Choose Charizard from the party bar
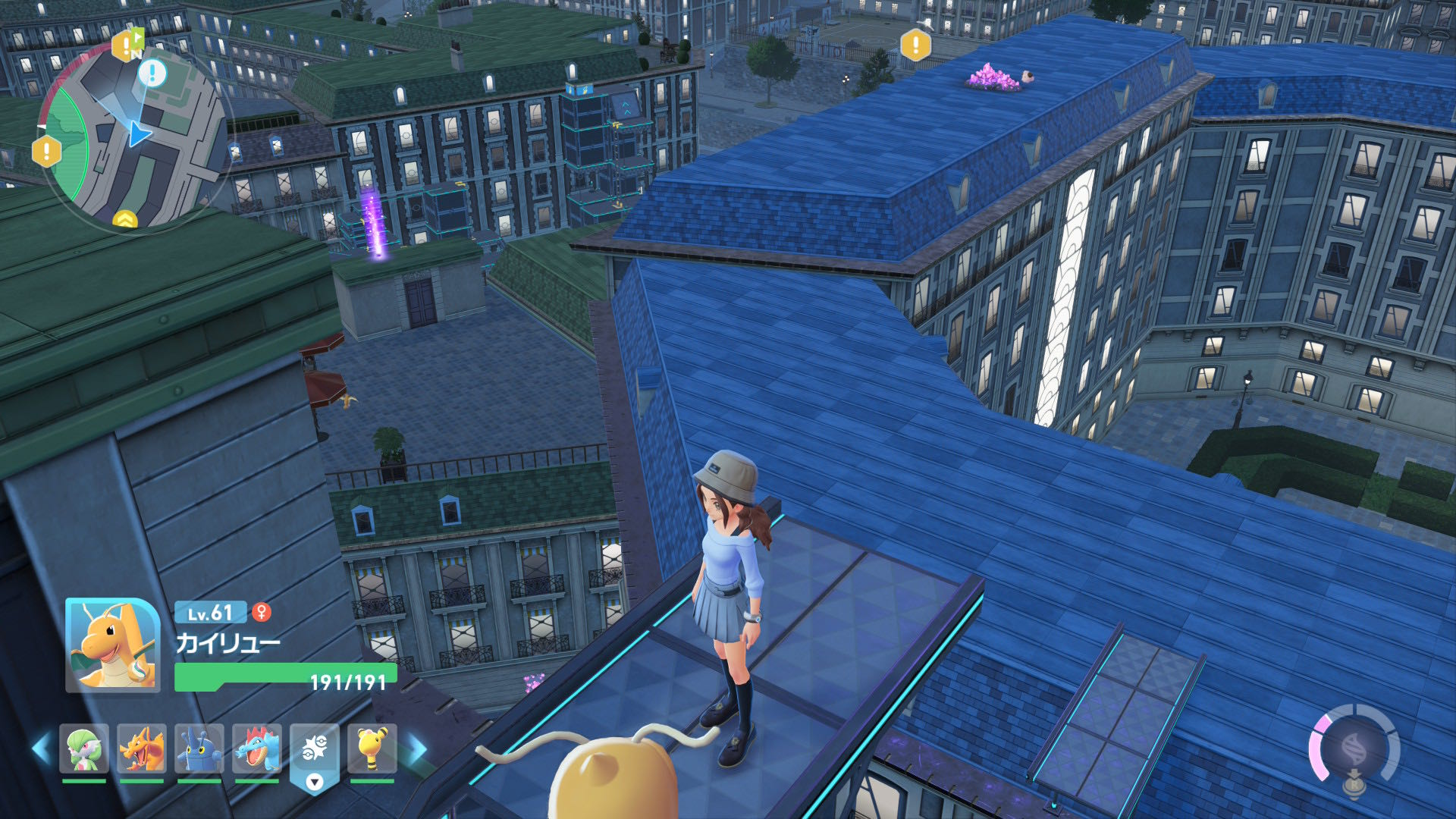This screenshot has height=819, width=1456. [142, 748]
